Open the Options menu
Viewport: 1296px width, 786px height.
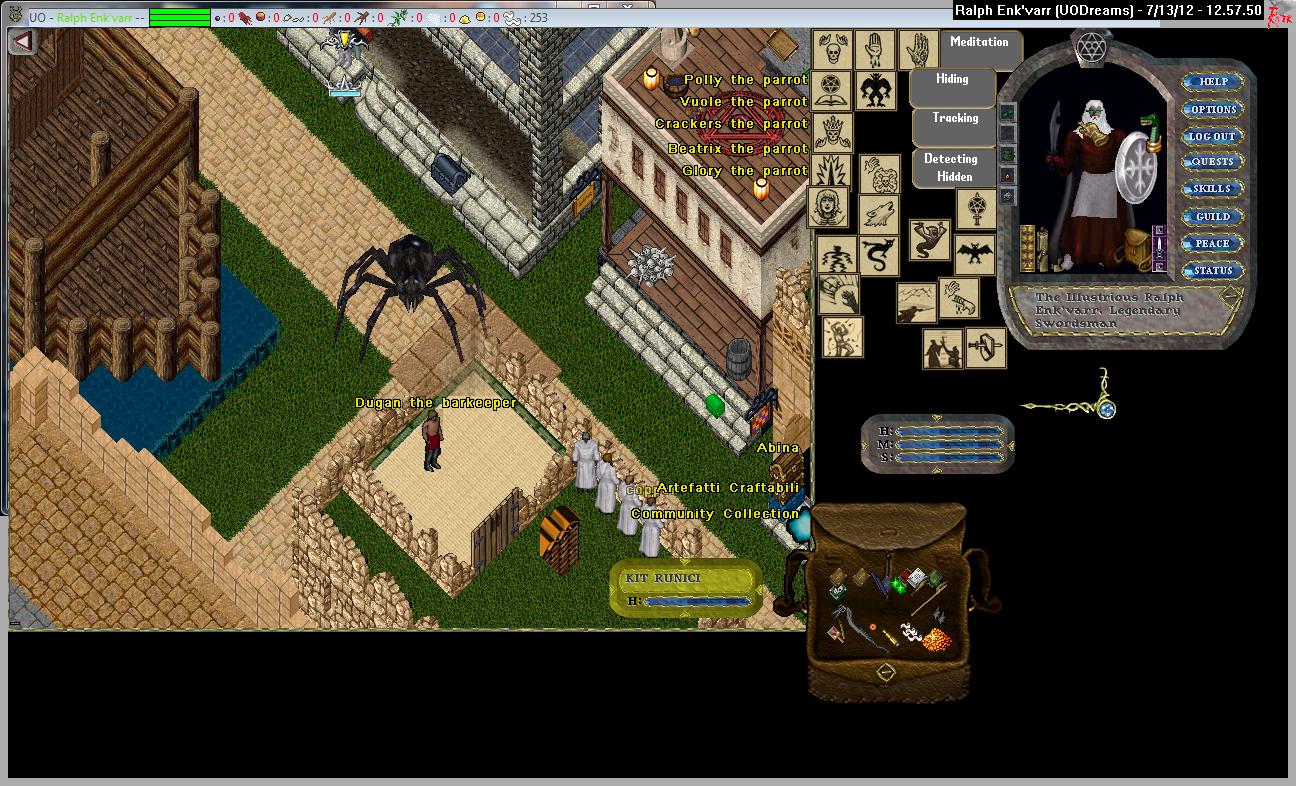[x=1212, y=109]
